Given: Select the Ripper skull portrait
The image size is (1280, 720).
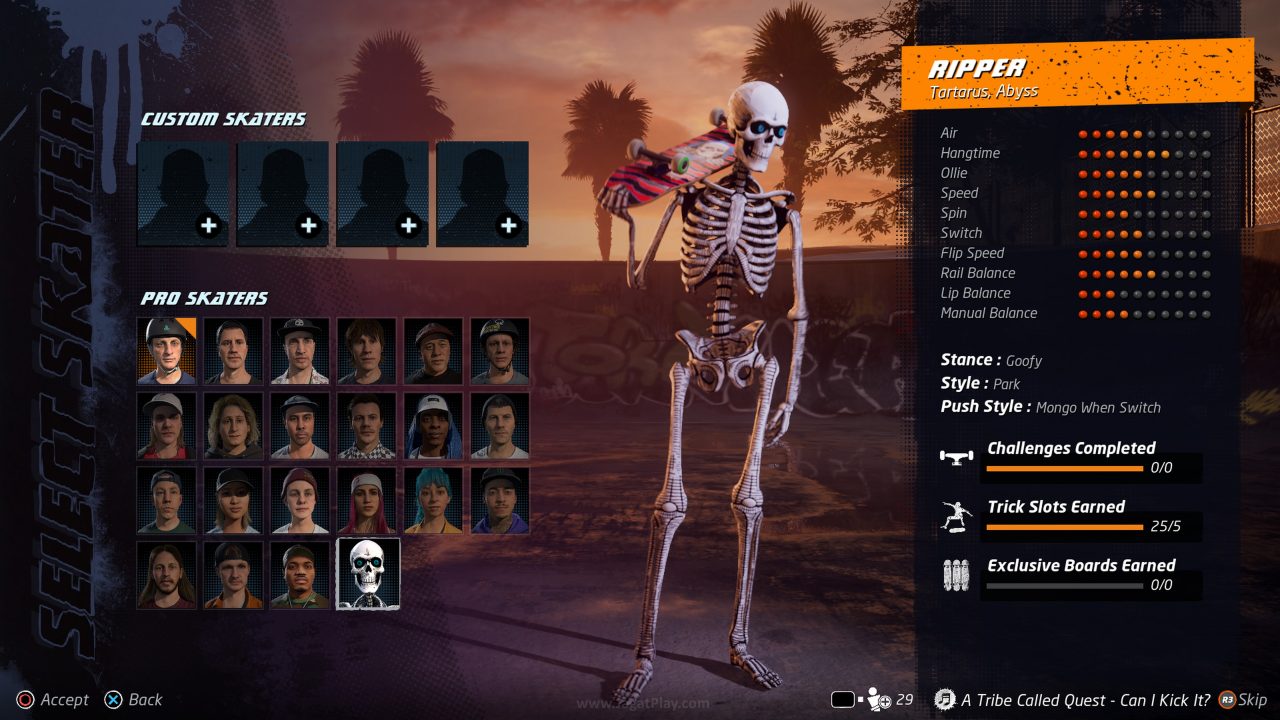Looking at the screenshot, I should [x=368, y=574].
